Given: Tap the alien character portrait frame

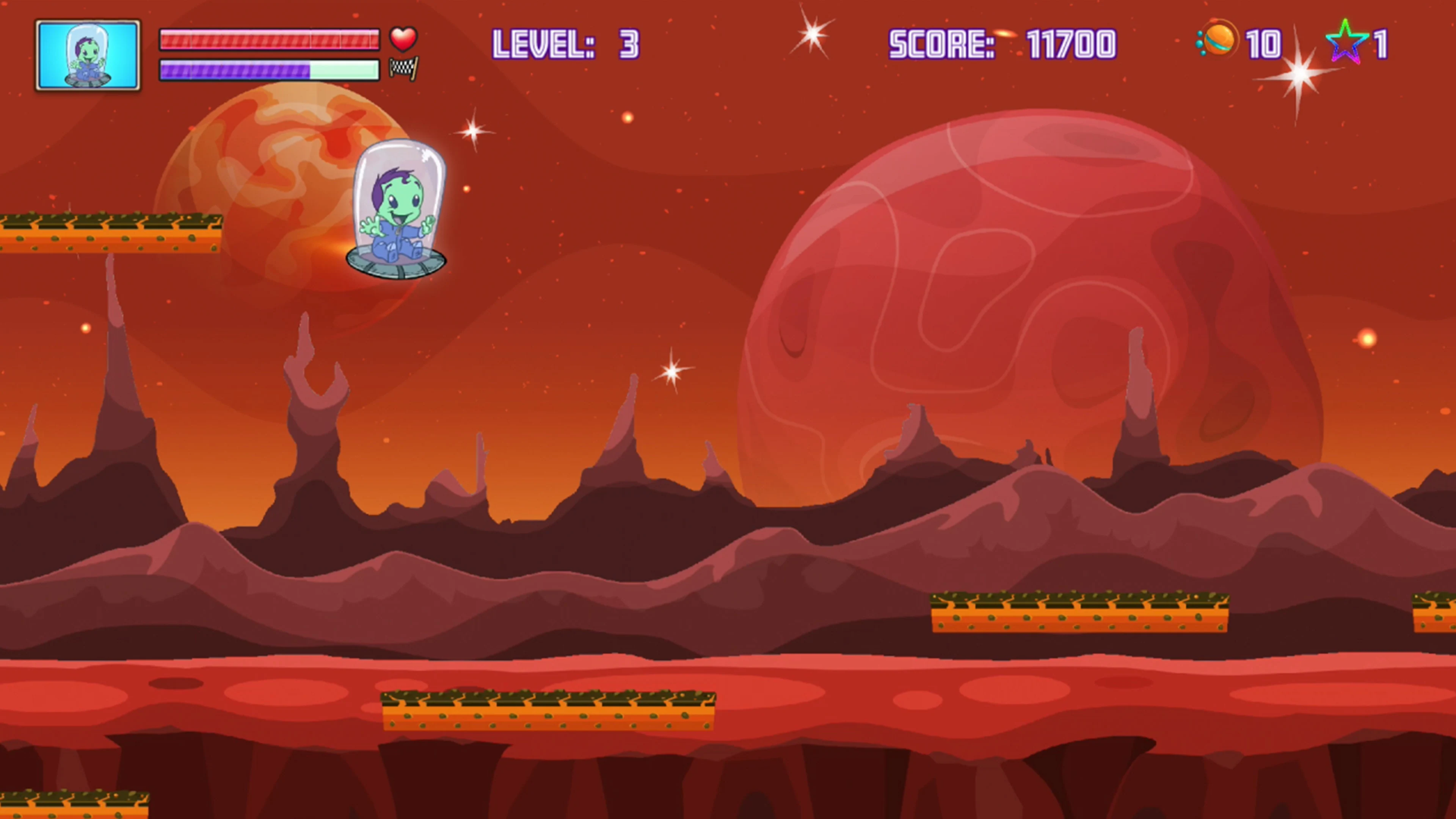Looking at the screenshot, I should pos(88,54).
